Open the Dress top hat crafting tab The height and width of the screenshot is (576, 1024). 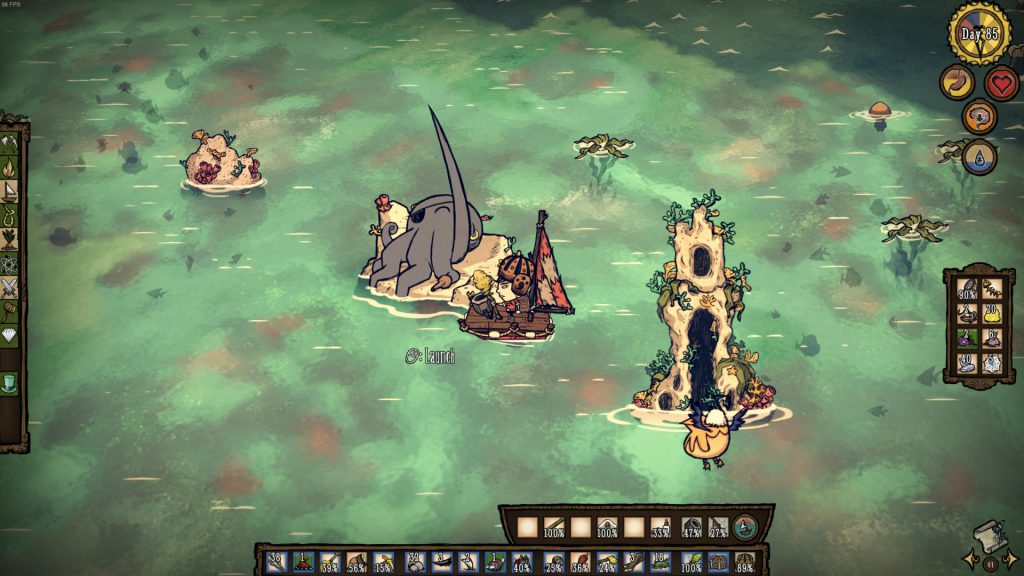[x=10, y=384]
